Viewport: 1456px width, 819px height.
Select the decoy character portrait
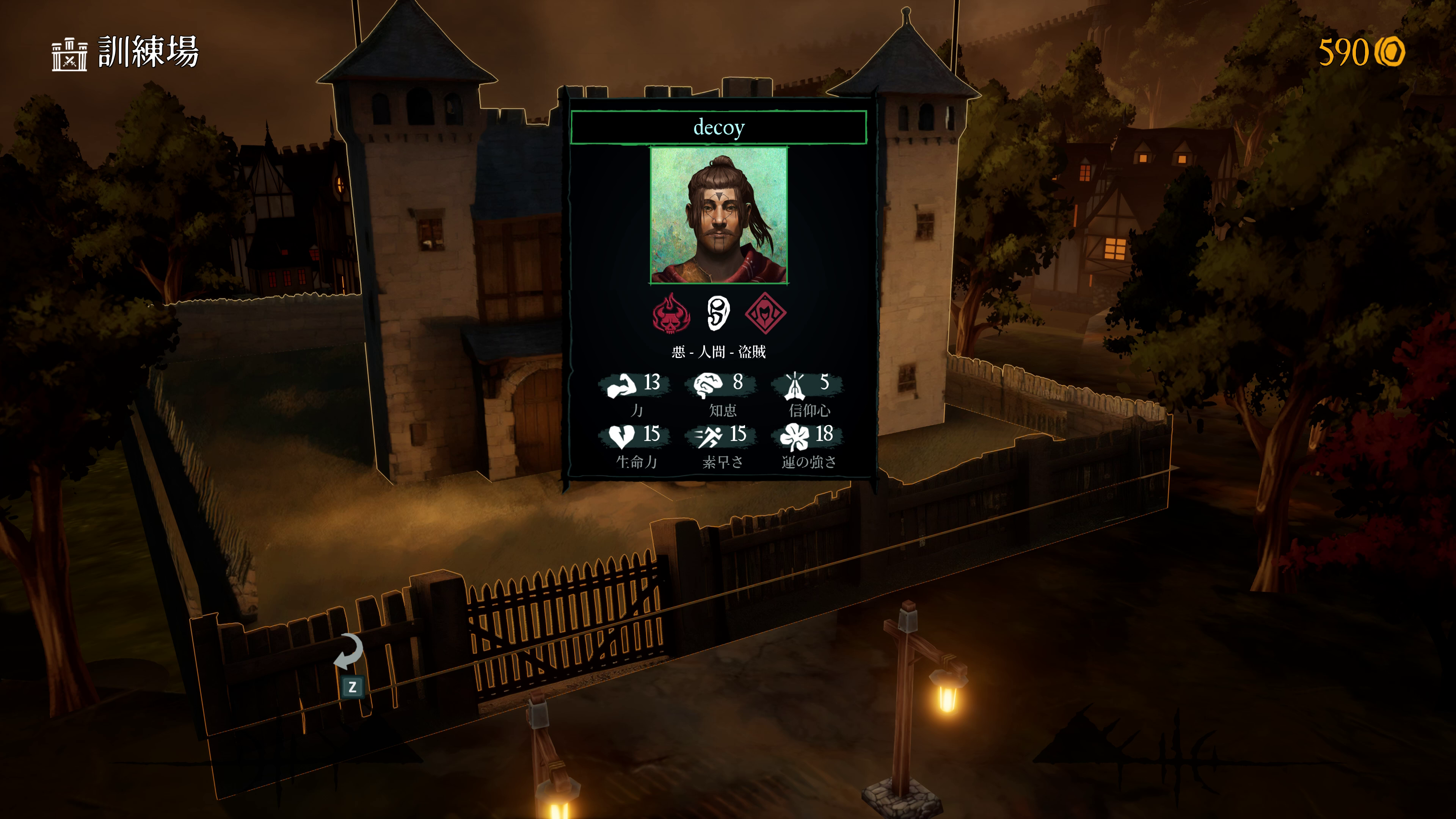pos(719,215)
